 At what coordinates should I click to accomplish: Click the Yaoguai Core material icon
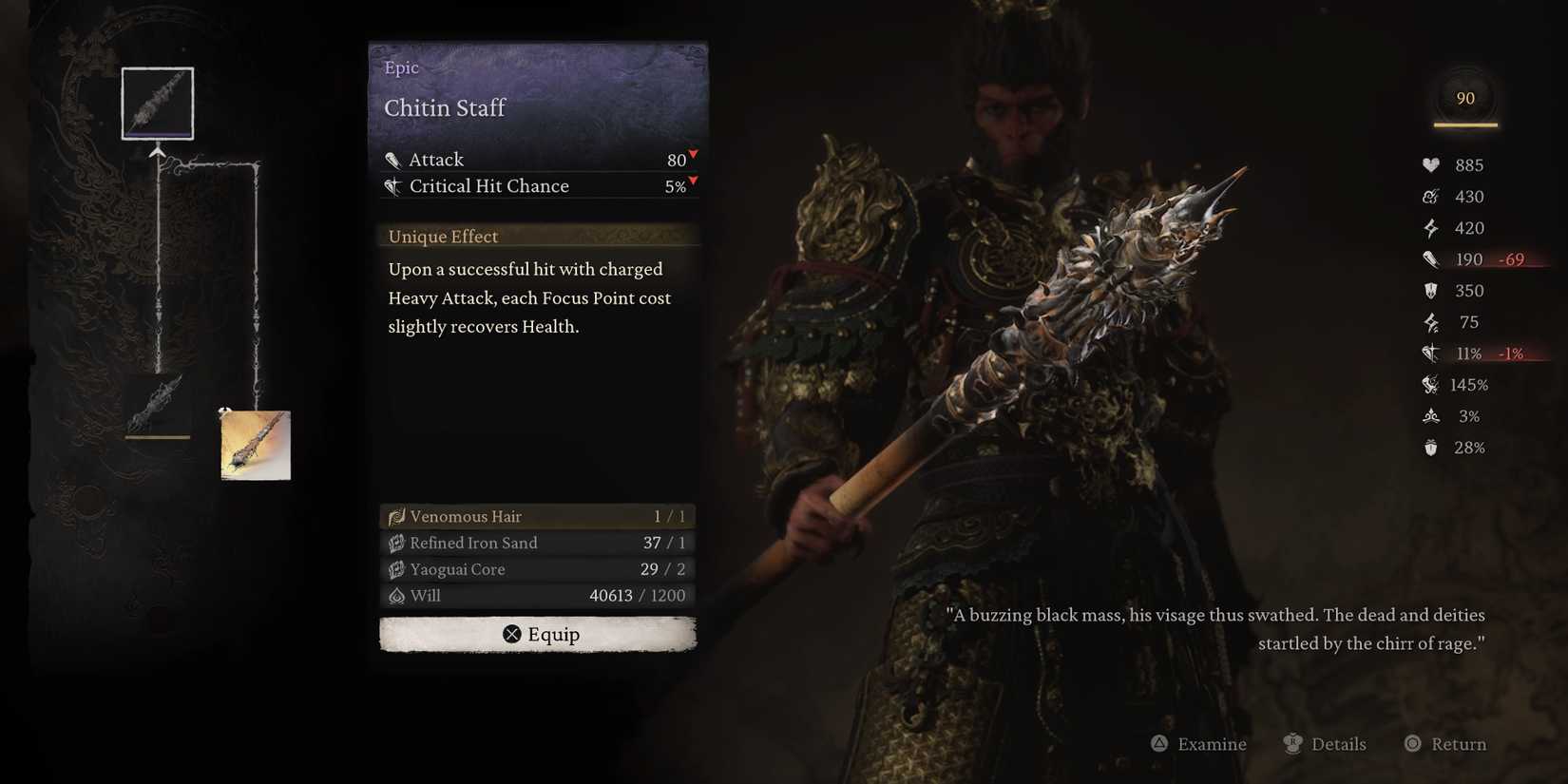(396, 568)
